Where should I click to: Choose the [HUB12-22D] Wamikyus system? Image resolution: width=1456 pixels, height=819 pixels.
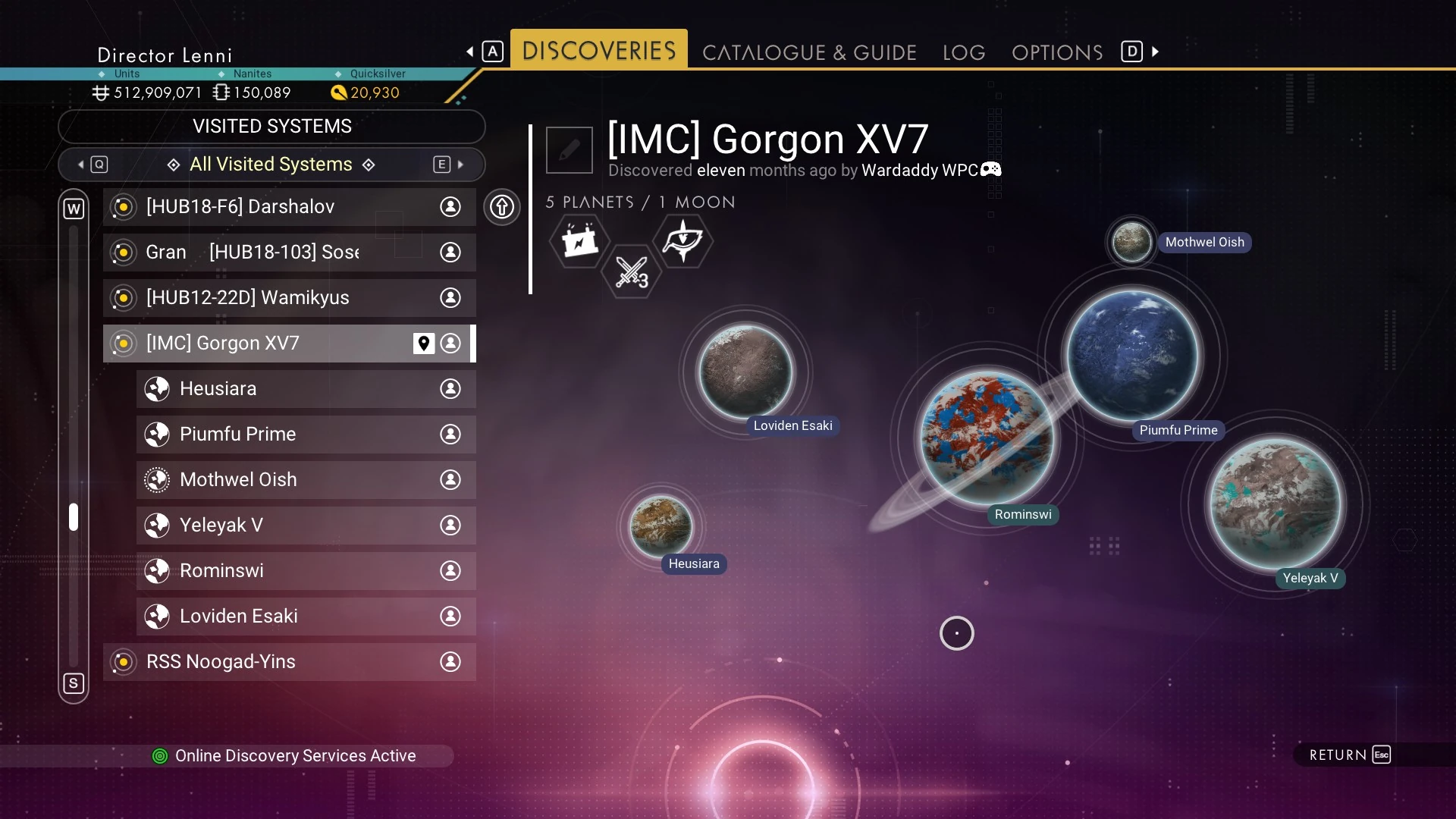[289, 298]
